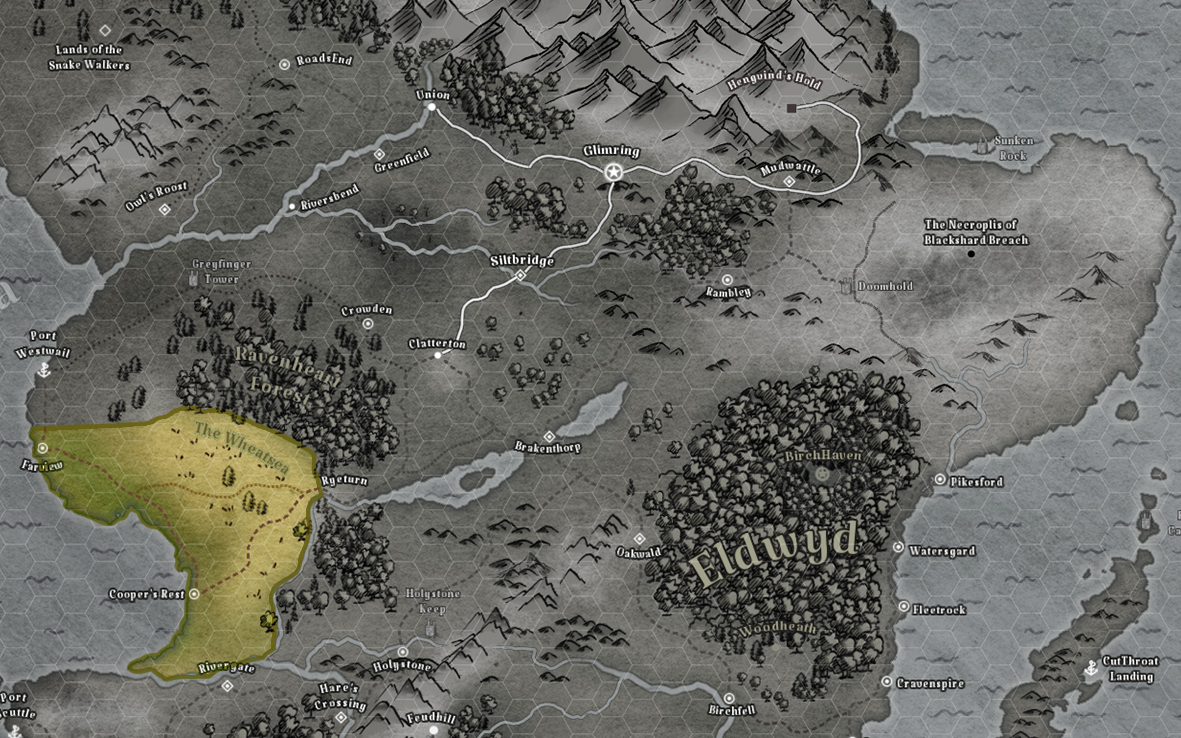Select the highlighted Wheatsea region

[x=200, y=520]
